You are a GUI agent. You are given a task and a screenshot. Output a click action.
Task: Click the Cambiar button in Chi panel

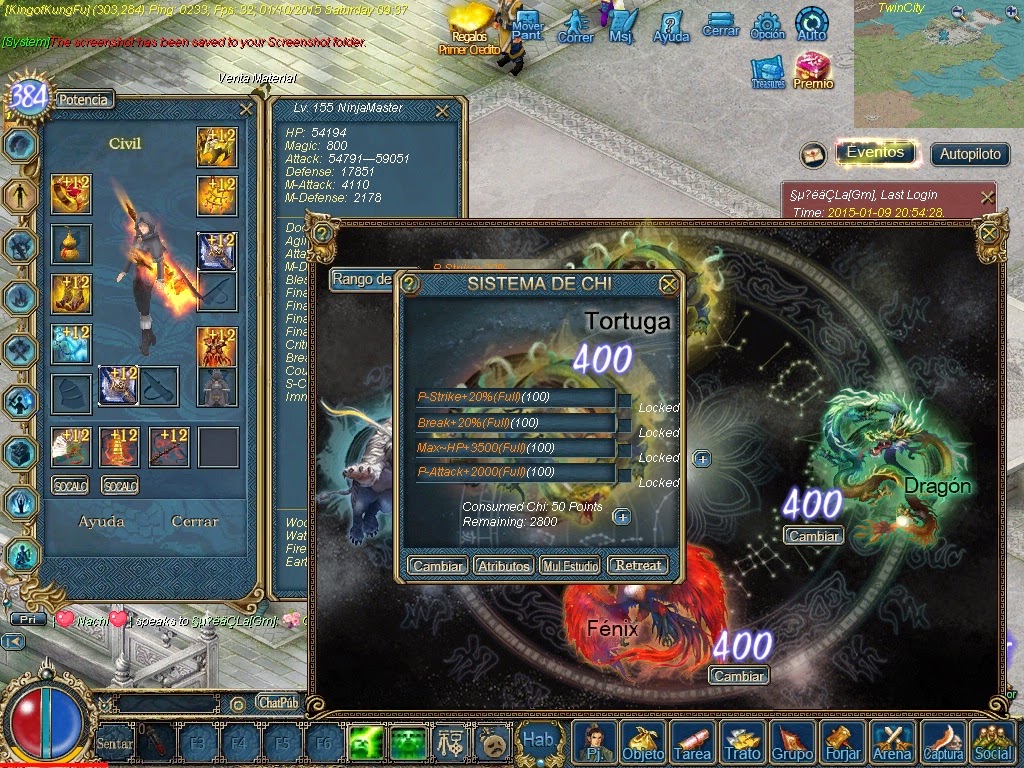coord(437,565)
